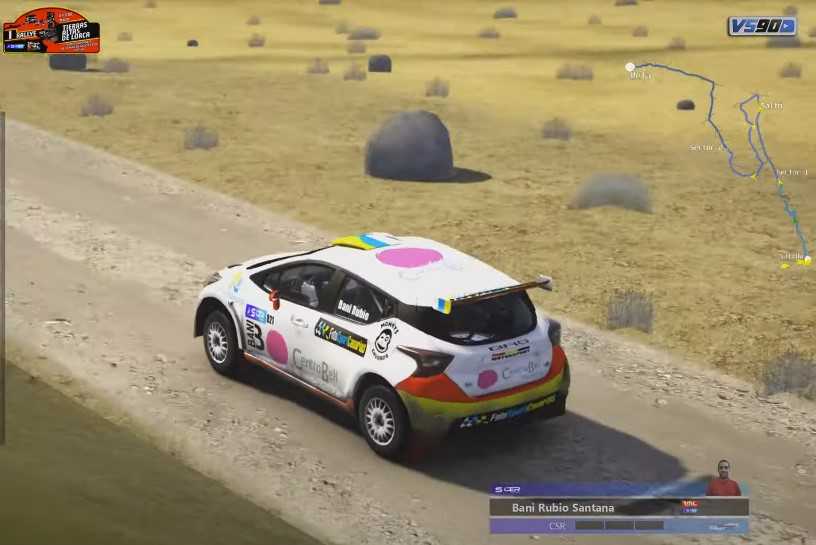
Task: Click the Rallye Tierras Altas de Lorca logo
Action: tap(51, 30)
